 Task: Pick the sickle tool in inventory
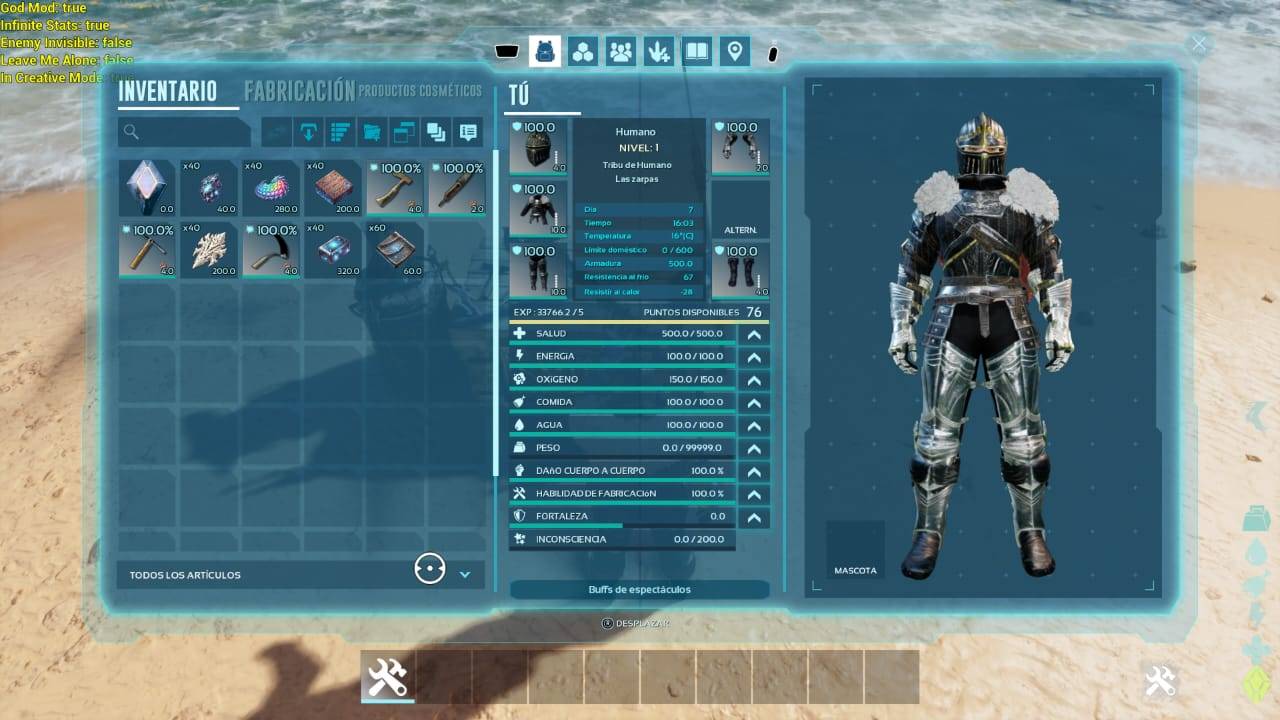(x=270, y=249)
